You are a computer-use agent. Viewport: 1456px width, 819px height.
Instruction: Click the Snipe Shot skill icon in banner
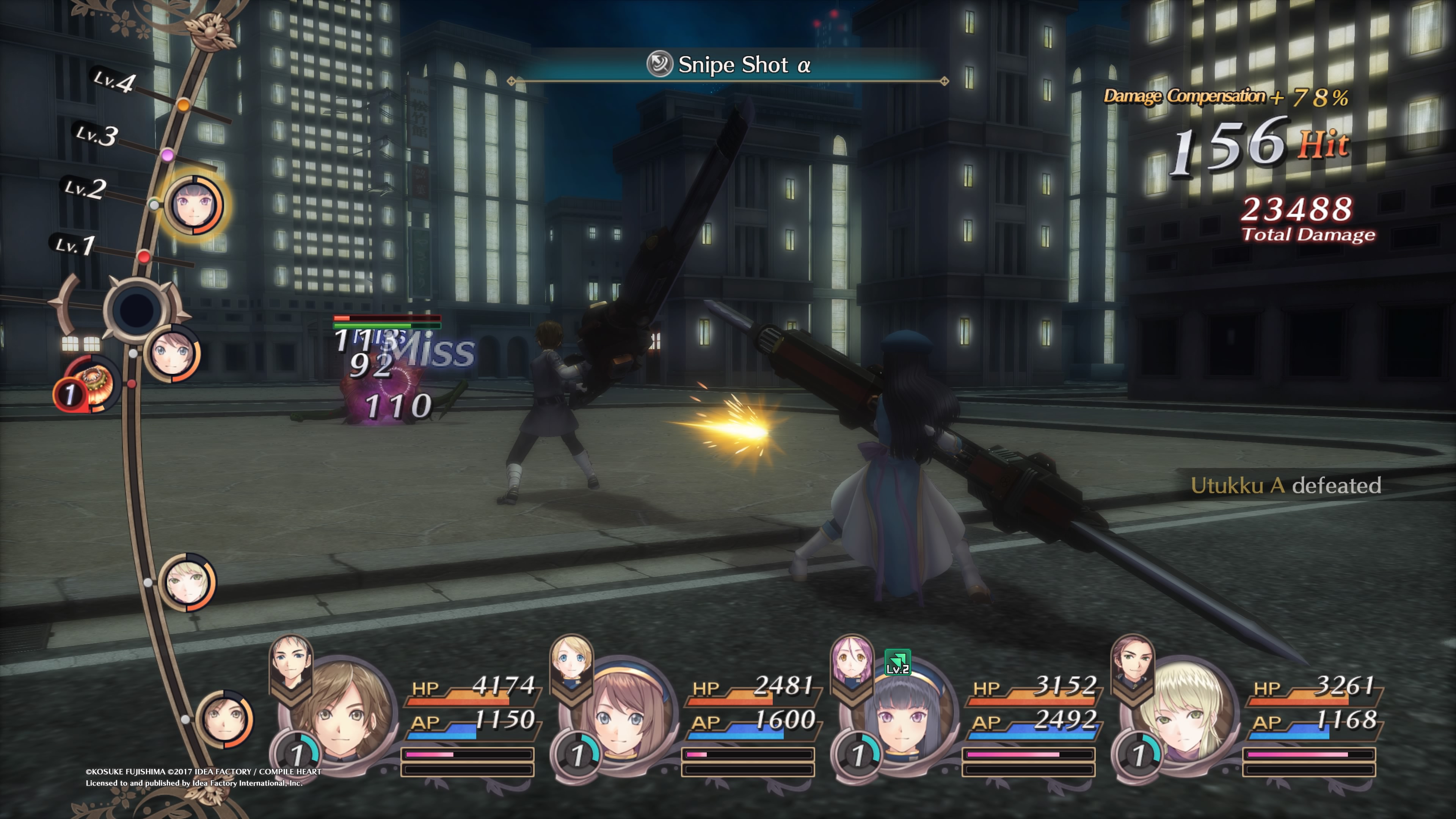659,64
